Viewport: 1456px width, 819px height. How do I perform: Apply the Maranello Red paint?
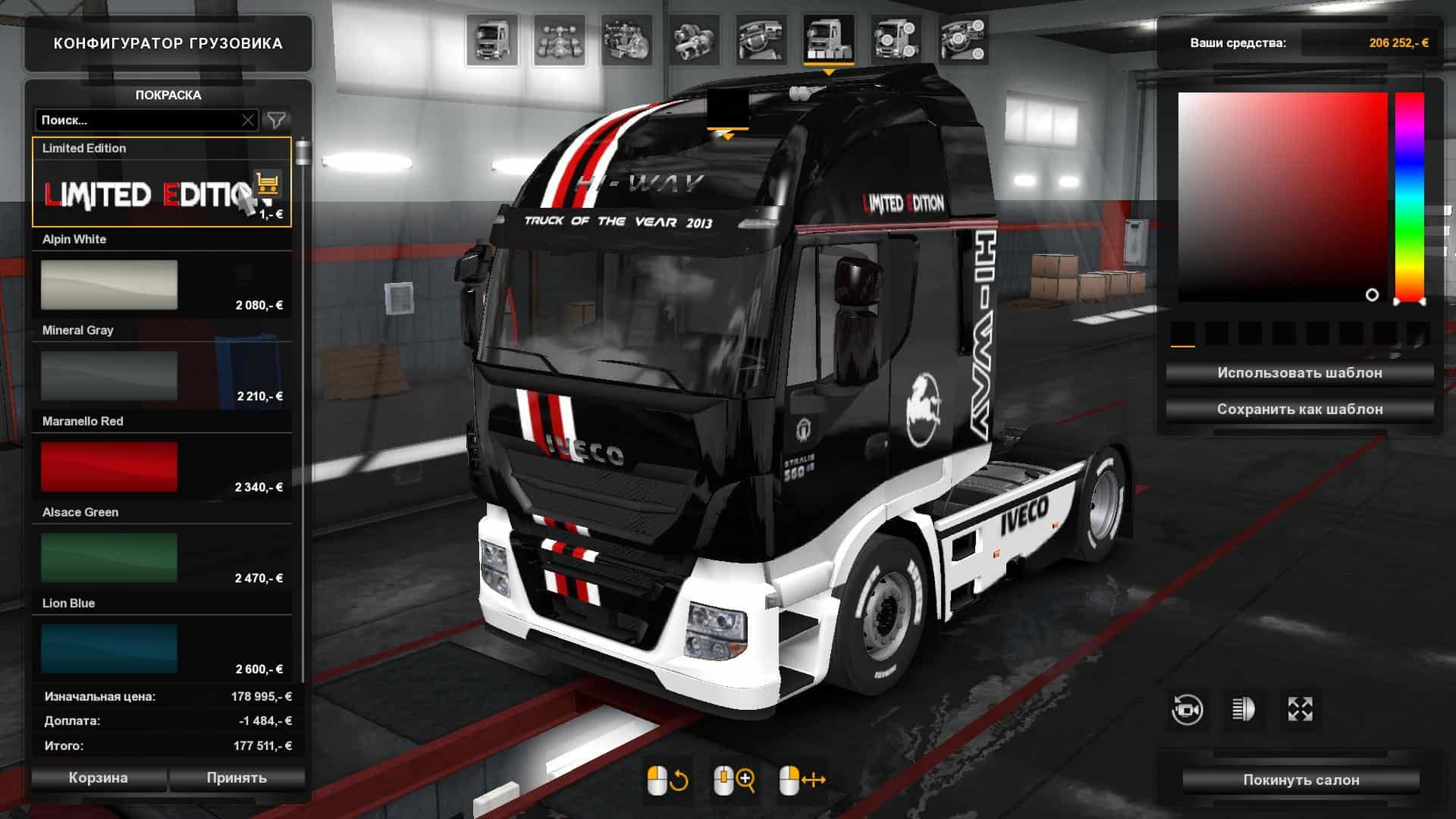(109, 467)
